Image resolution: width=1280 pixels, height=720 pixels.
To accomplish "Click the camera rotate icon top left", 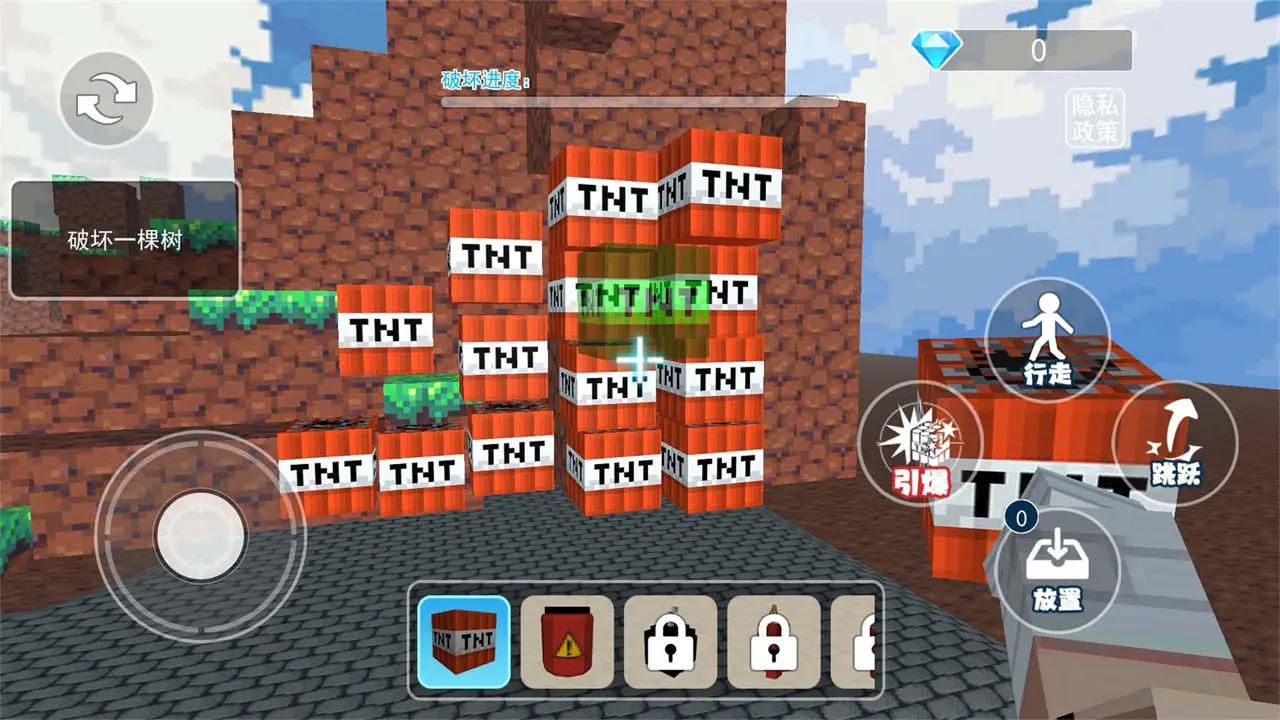I will point(105,100).
